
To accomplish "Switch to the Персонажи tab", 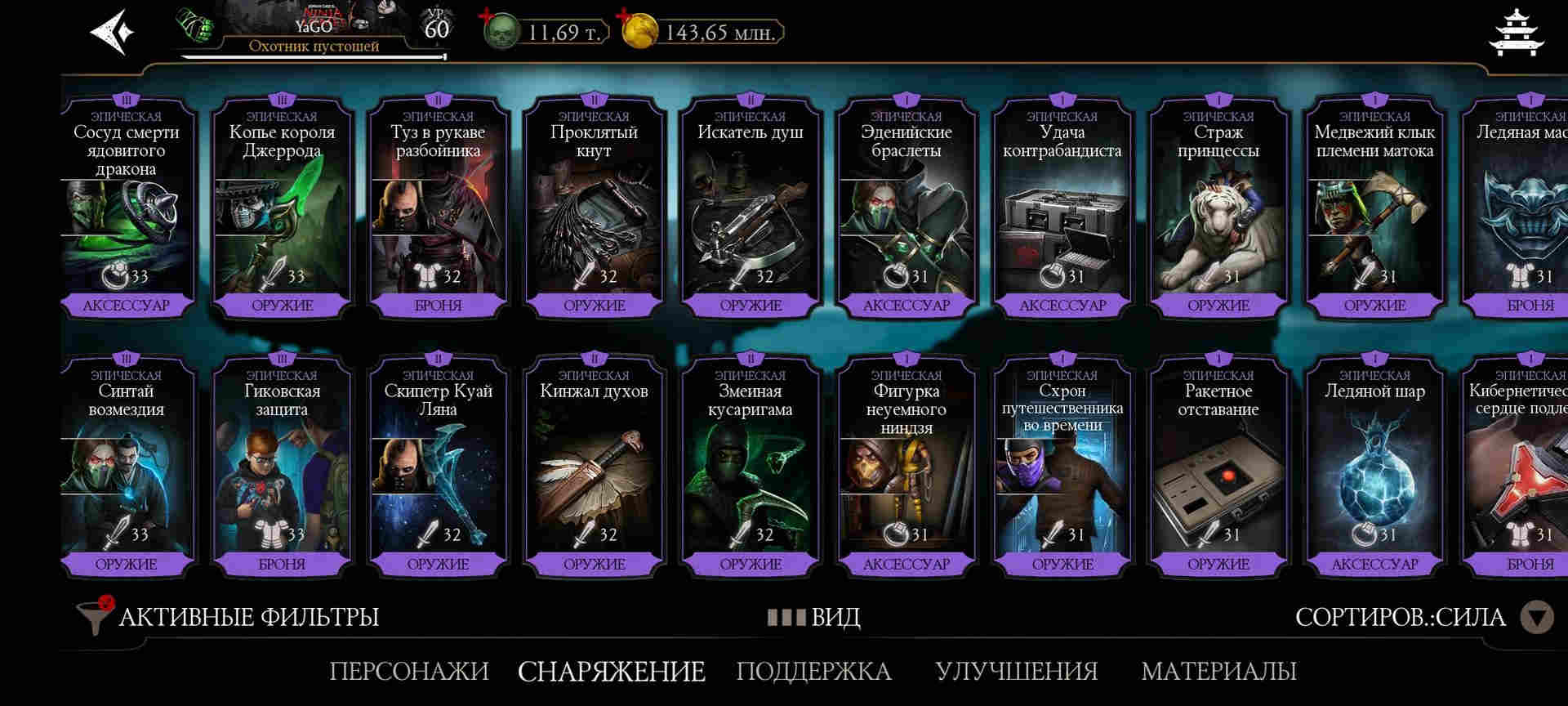I will pyautogui.click(x=408, y=671).
